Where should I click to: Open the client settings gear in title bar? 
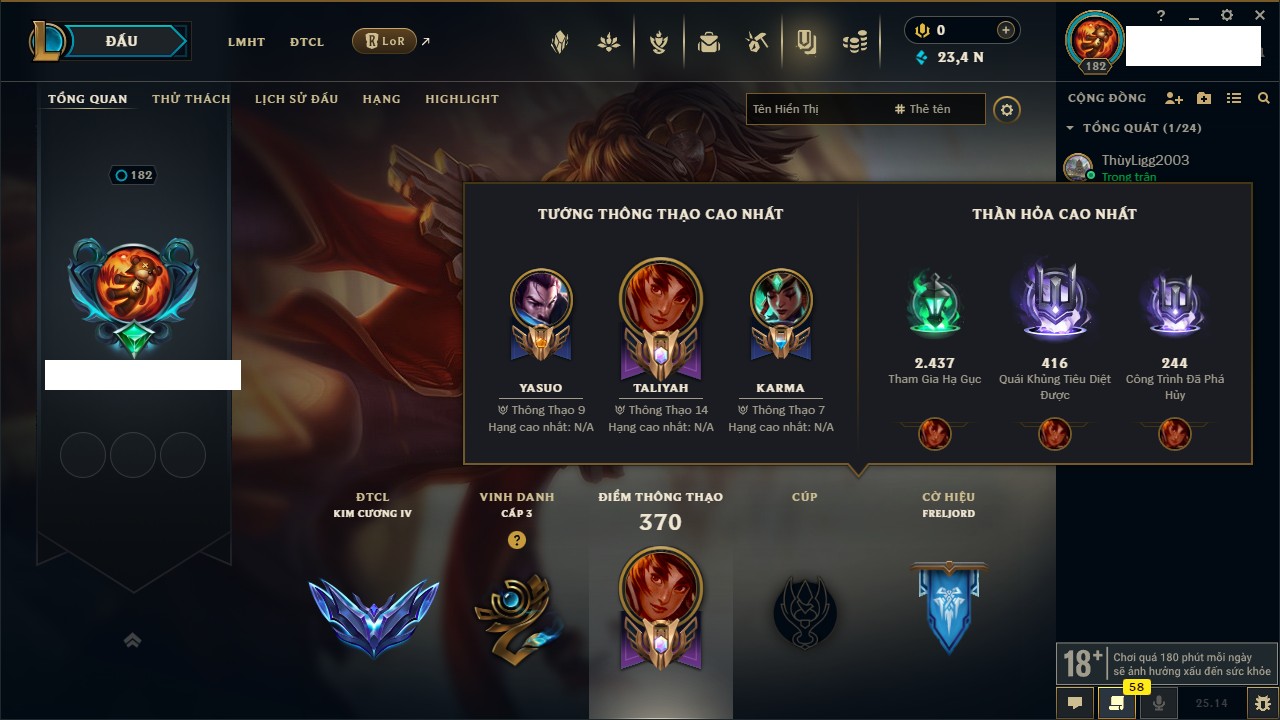[1227, 15]
